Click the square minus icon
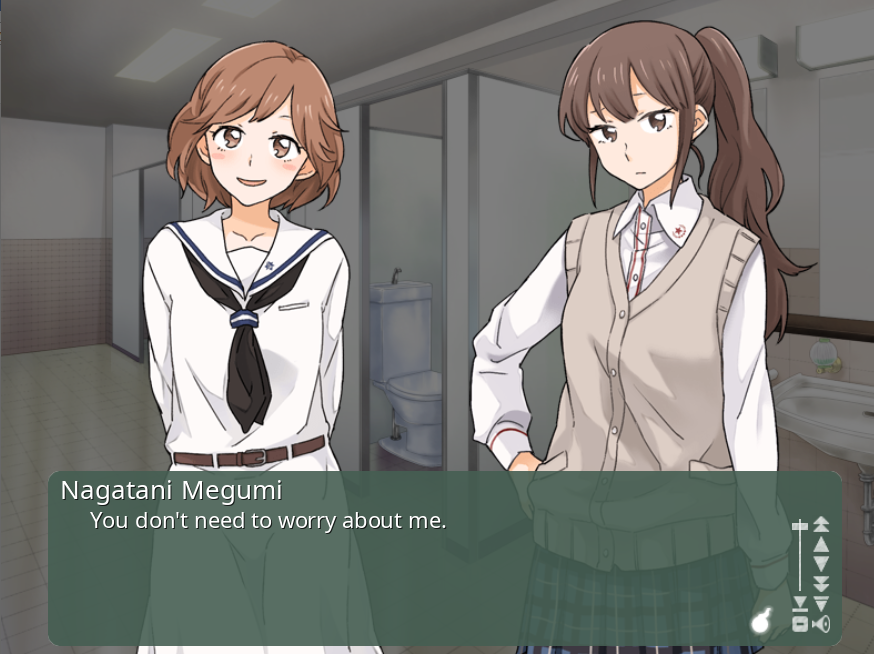 799,624
